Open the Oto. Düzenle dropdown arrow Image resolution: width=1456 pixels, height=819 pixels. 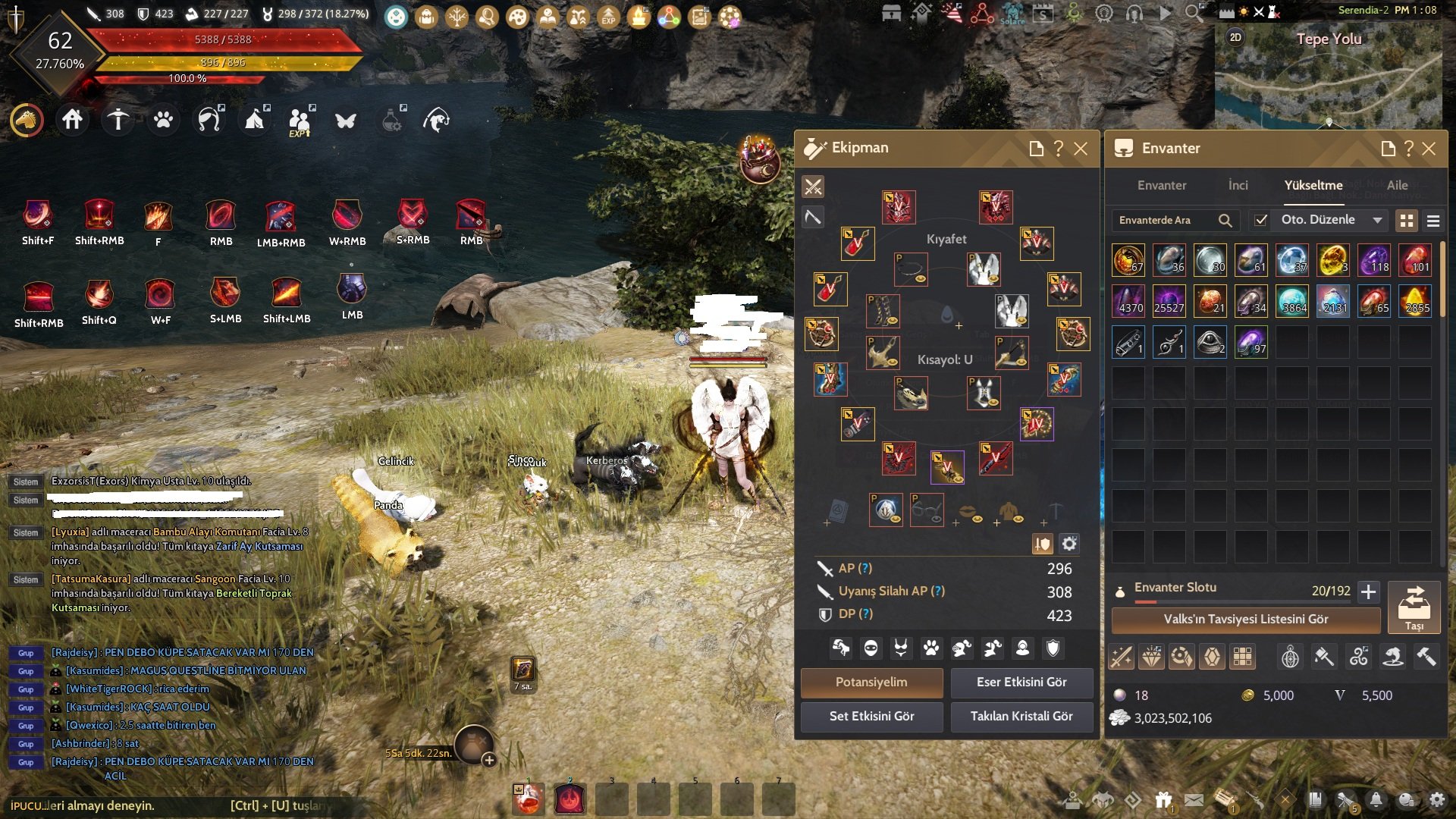pos(1377,220)
